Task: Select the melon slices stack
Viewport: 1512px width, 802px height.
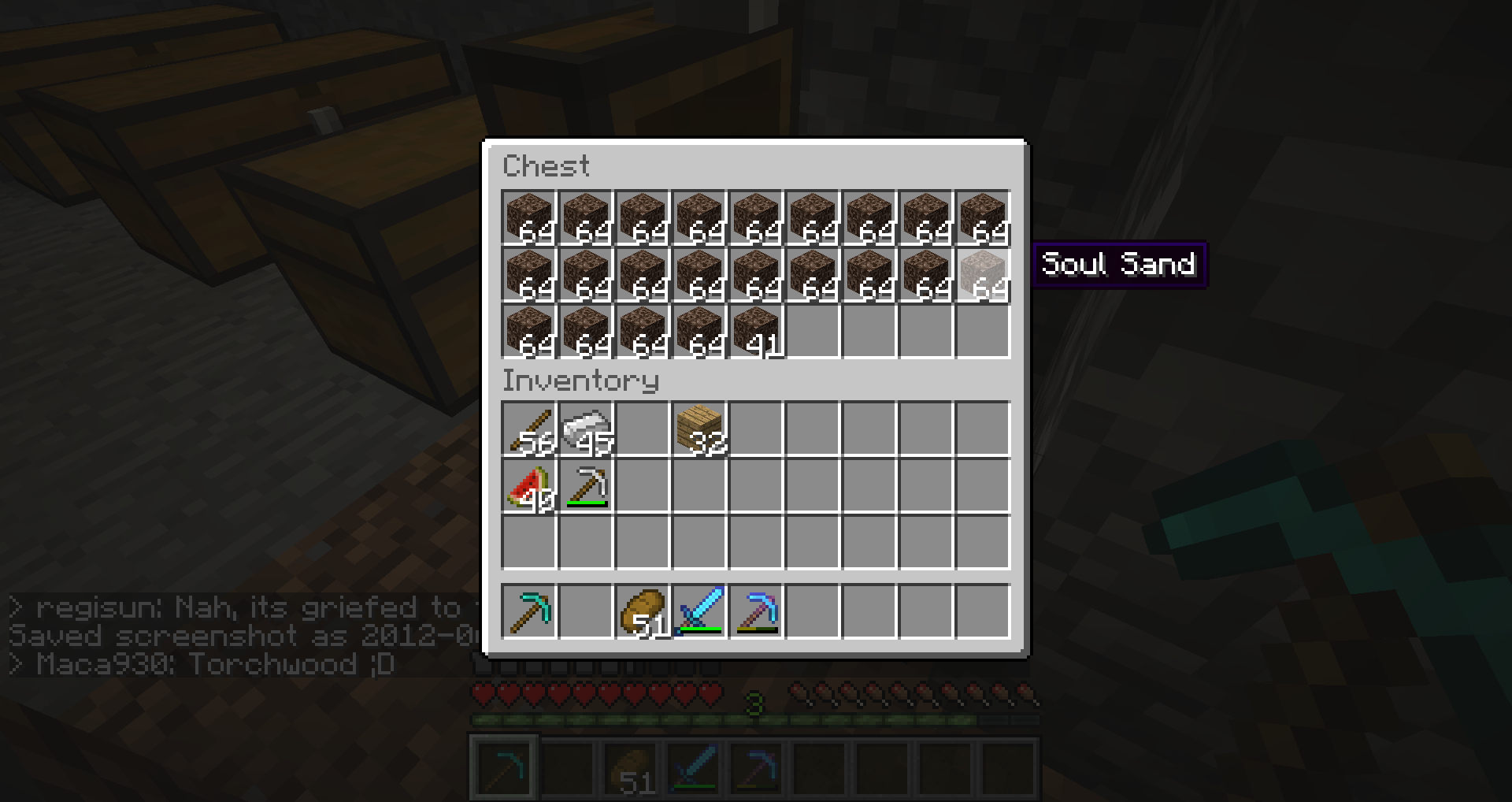Action: (x=529, y=486)
